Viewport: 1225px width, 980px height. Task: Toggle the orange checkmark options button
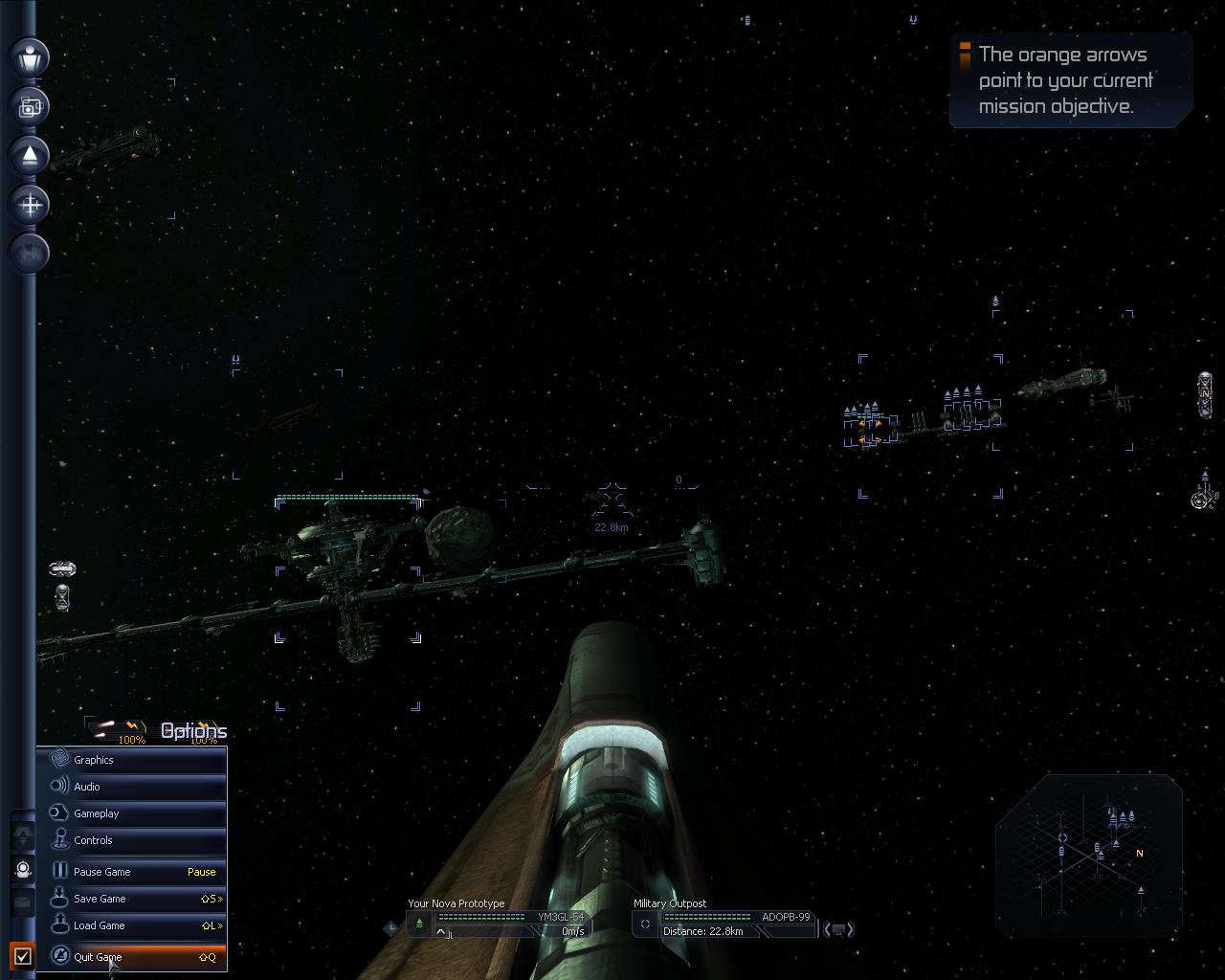point(23,955)
